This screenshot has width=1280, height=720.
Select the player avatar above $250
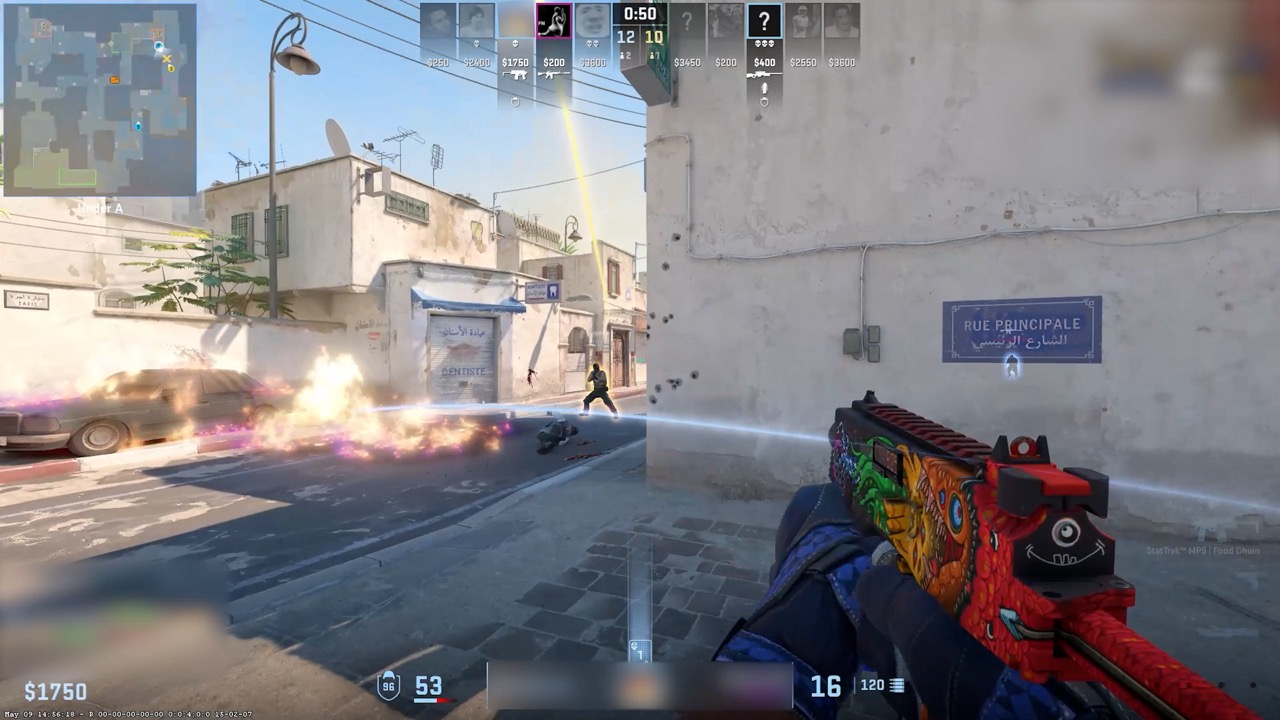438,21
